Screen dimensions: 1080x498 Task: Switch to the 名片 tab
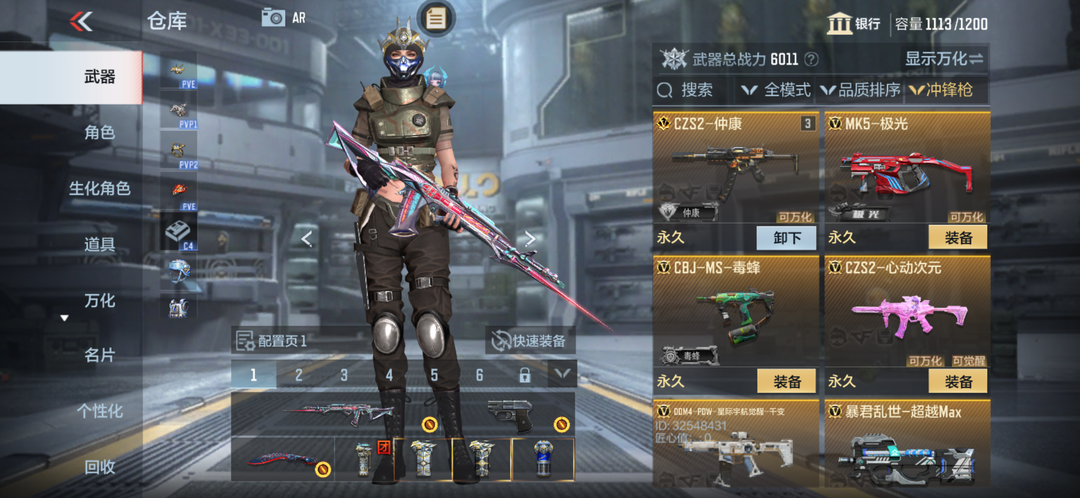(x=99, y=355)
